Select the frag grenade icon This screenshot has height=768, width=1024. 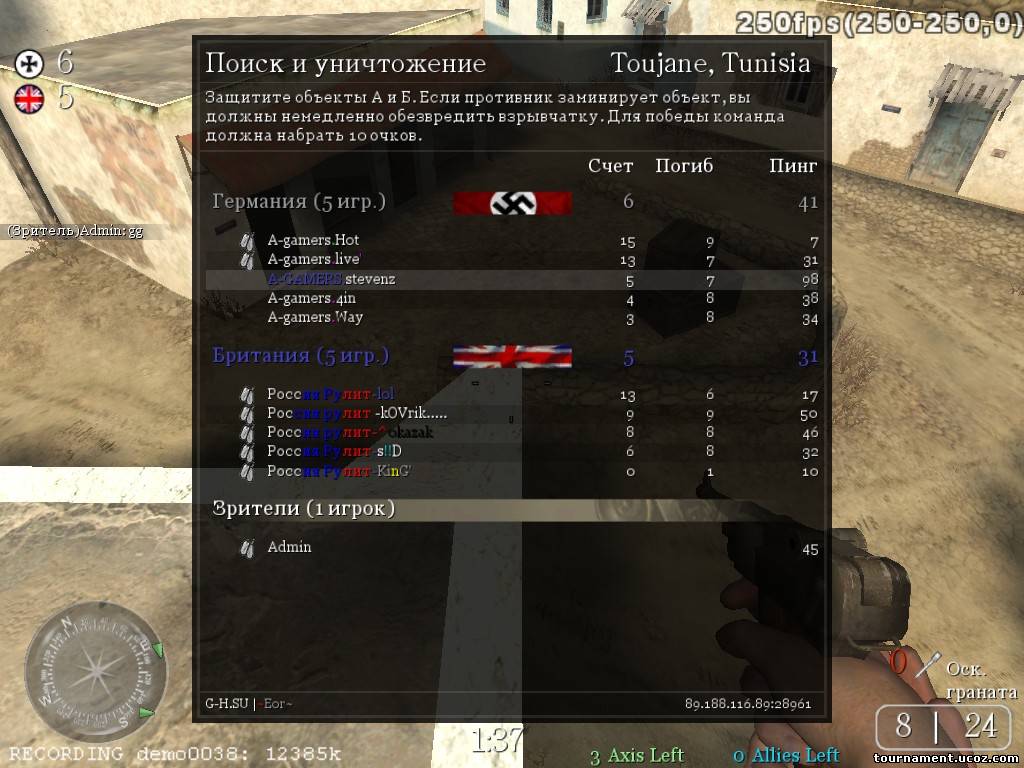click(x=930, y=662)
